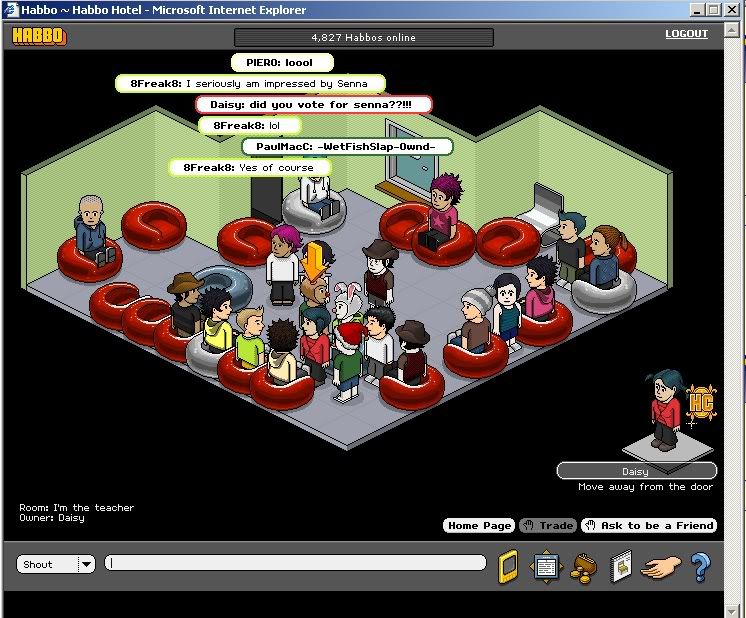Image resolution: width=746 pixels, height=618 pixels.
Task: Open help with the question mark icon
Action: click(700, 566)
